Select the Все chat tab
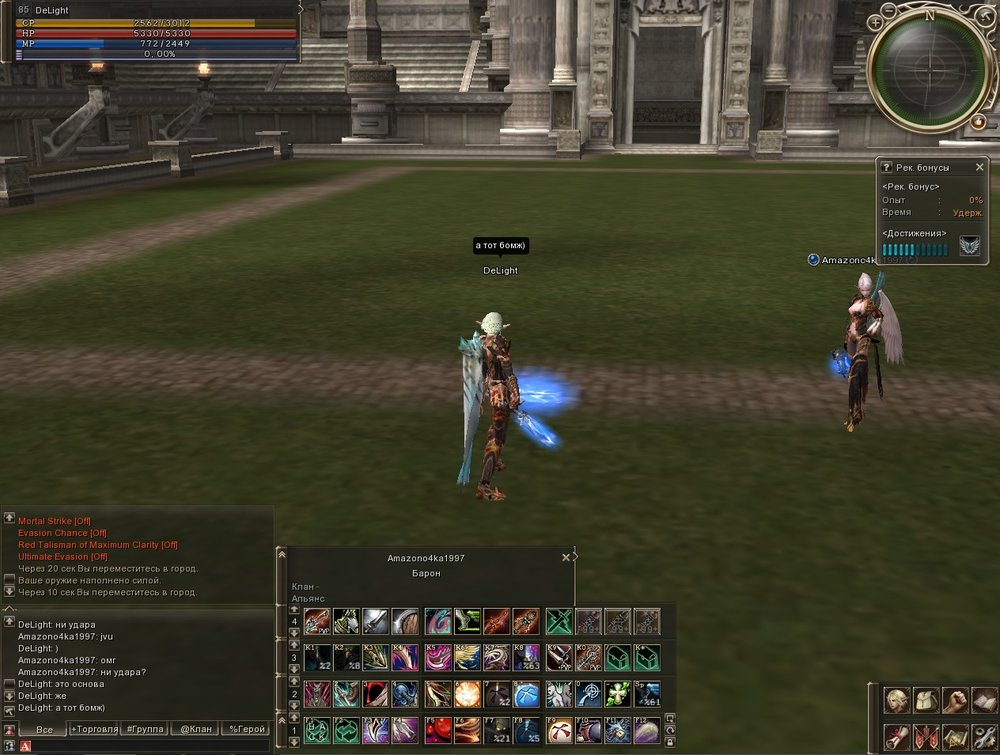This screenshot has width=1000, height=755. [44, 730]
